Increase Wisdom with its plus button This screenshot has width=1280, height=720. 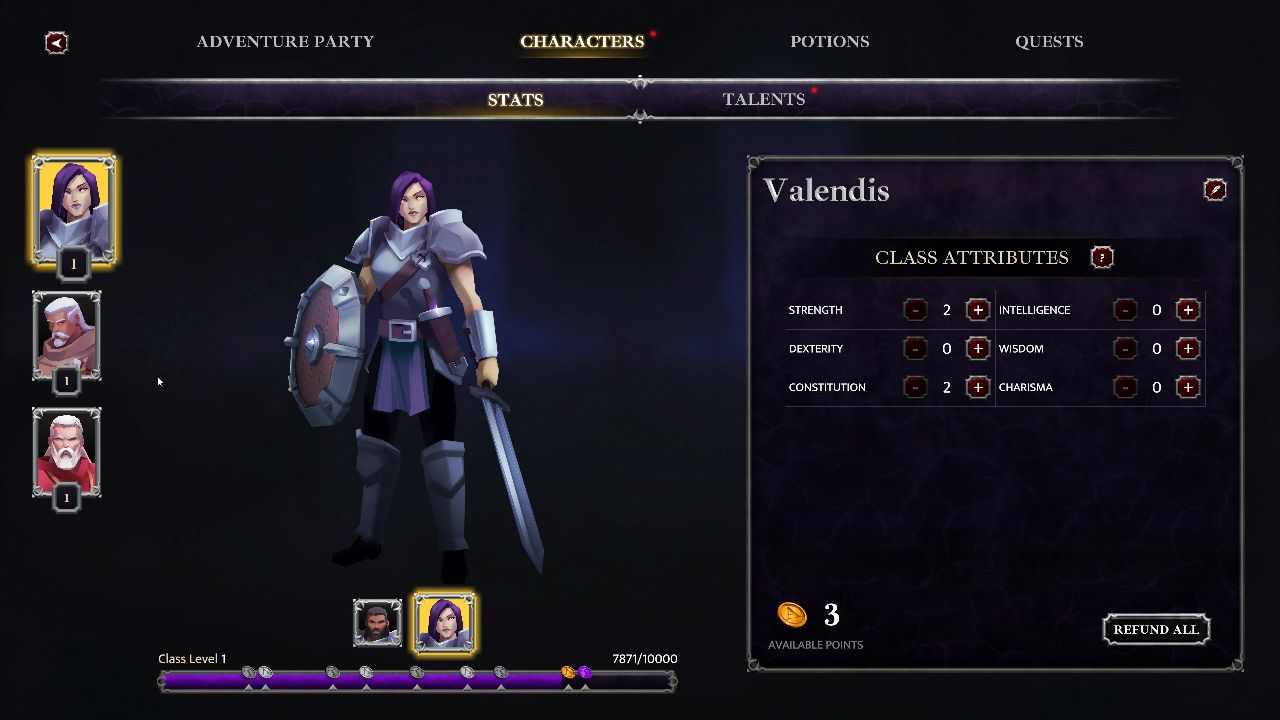coord(1188,348)
